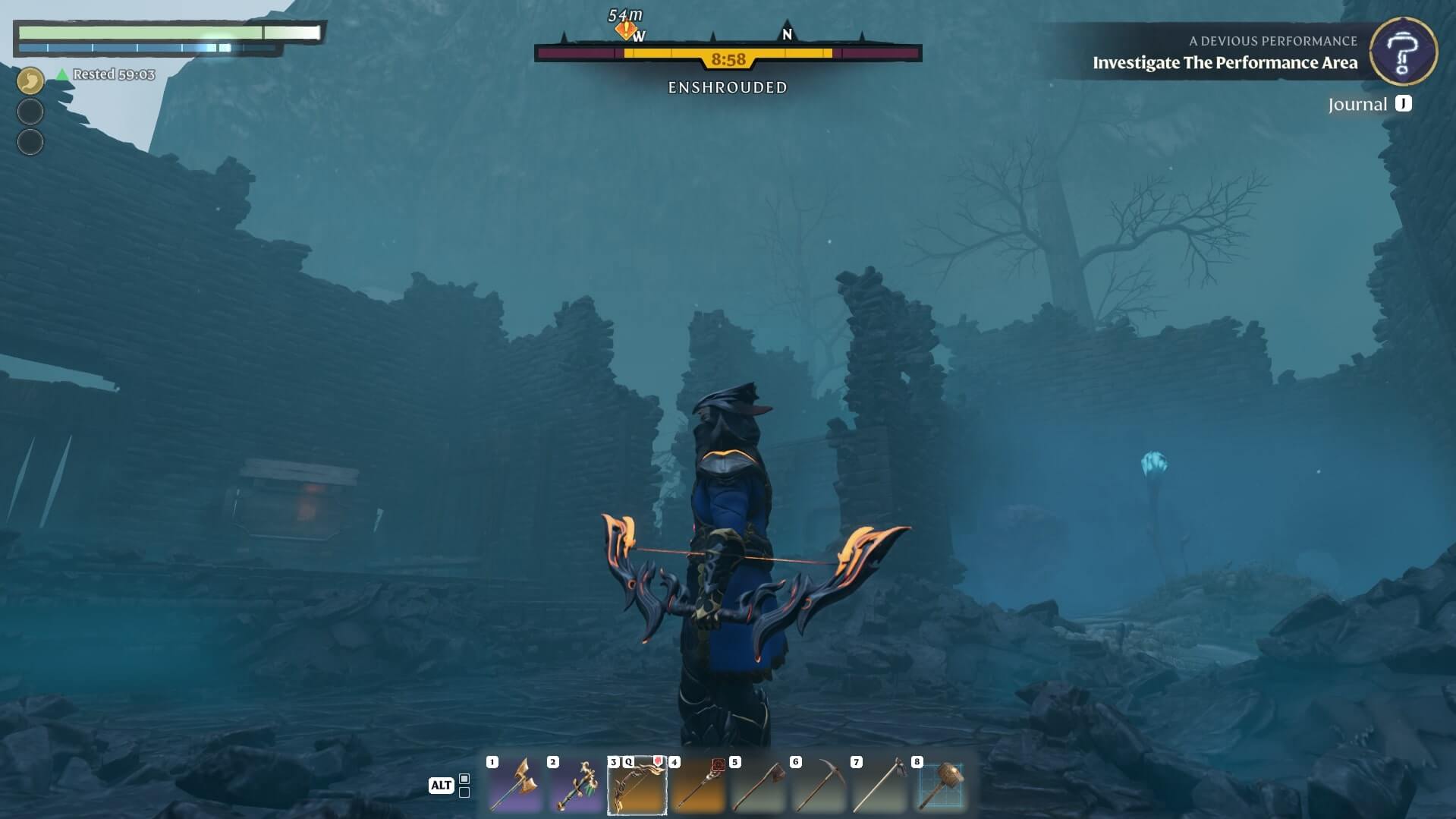
Task: Choose the flaming bow in slot 3
Action: pos(637,786)
